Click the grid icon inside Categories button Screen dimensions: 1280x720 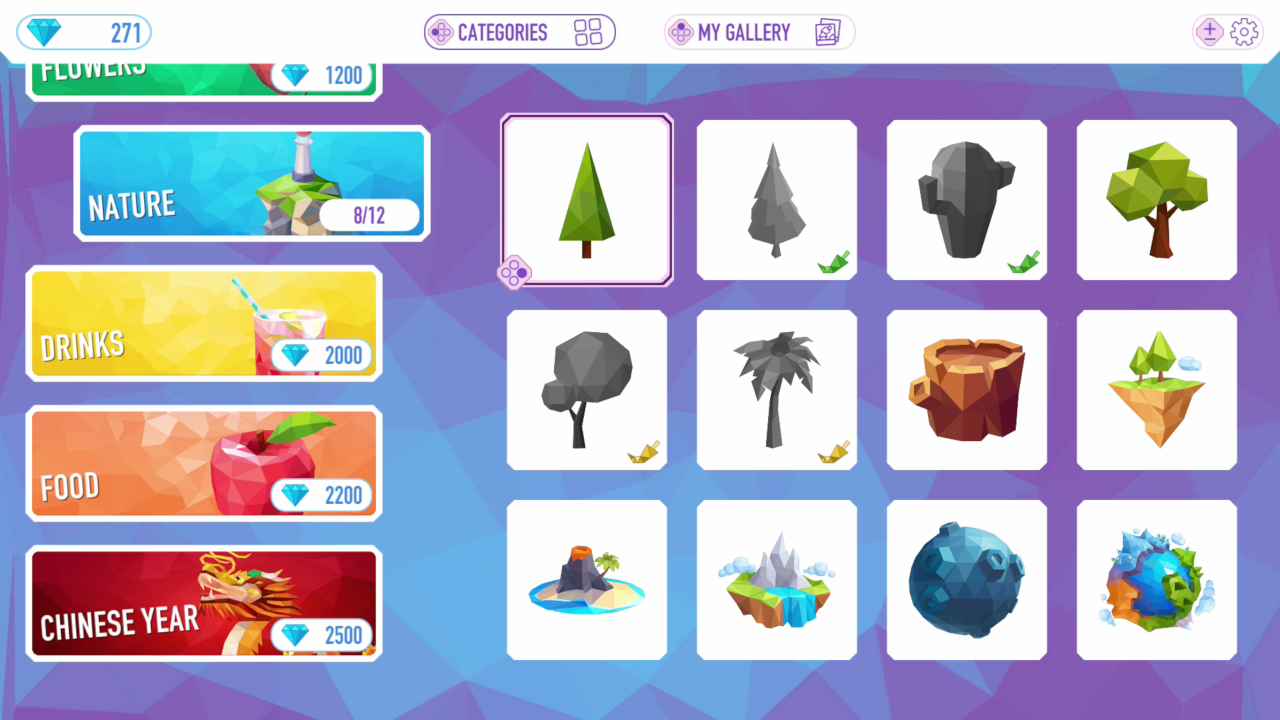tap(588, 32)
